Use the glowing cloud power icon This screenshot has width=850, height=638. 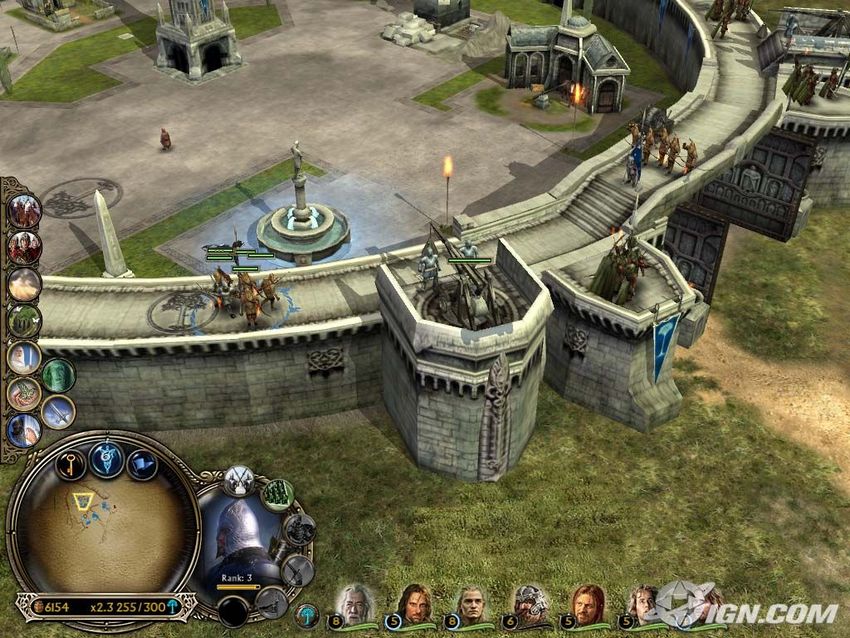(24, 284)
